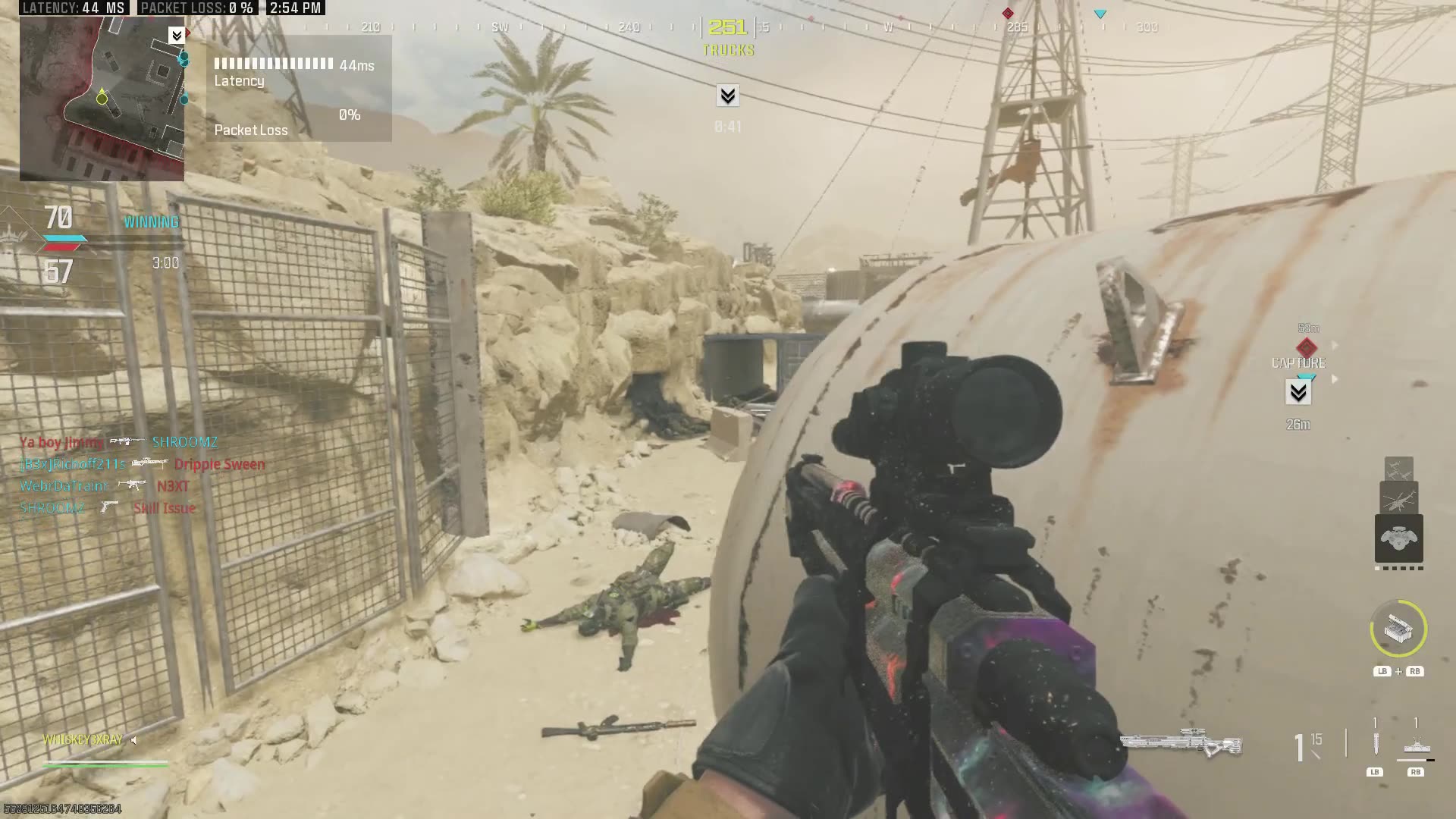Click the latency bar meter showing 44ms

(273, 65)
